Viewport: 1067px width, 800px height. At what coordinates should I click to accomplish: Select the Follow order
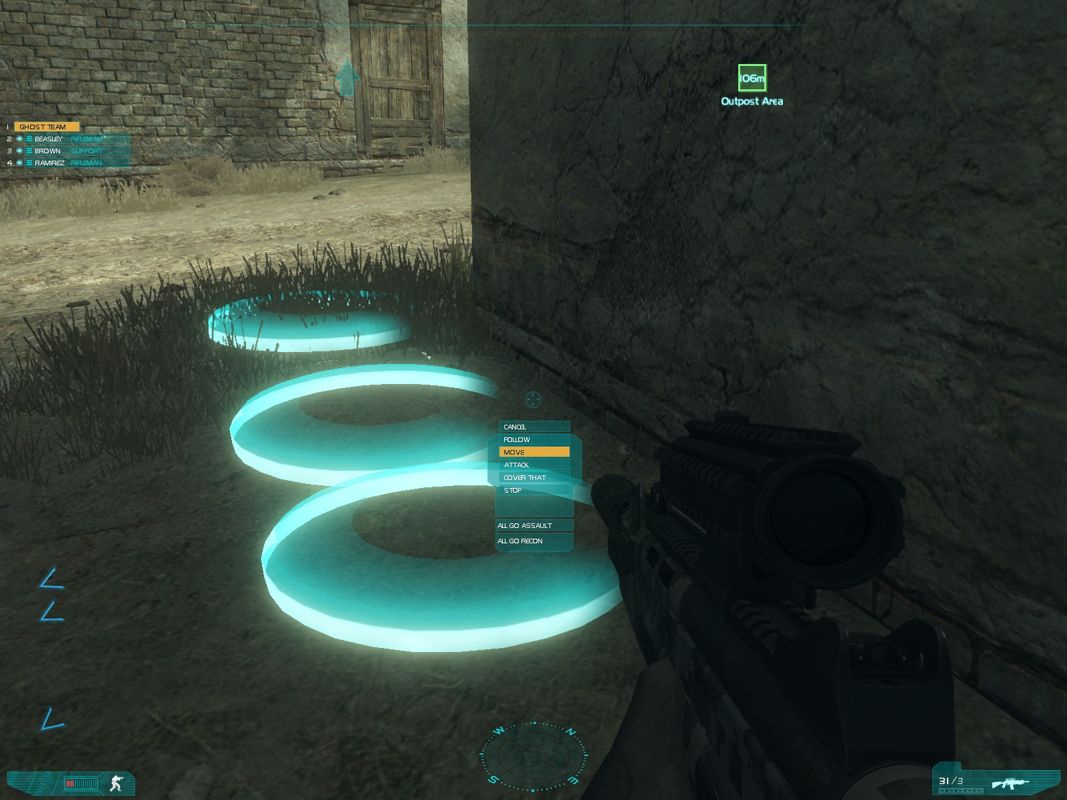(x=534, y=440)
